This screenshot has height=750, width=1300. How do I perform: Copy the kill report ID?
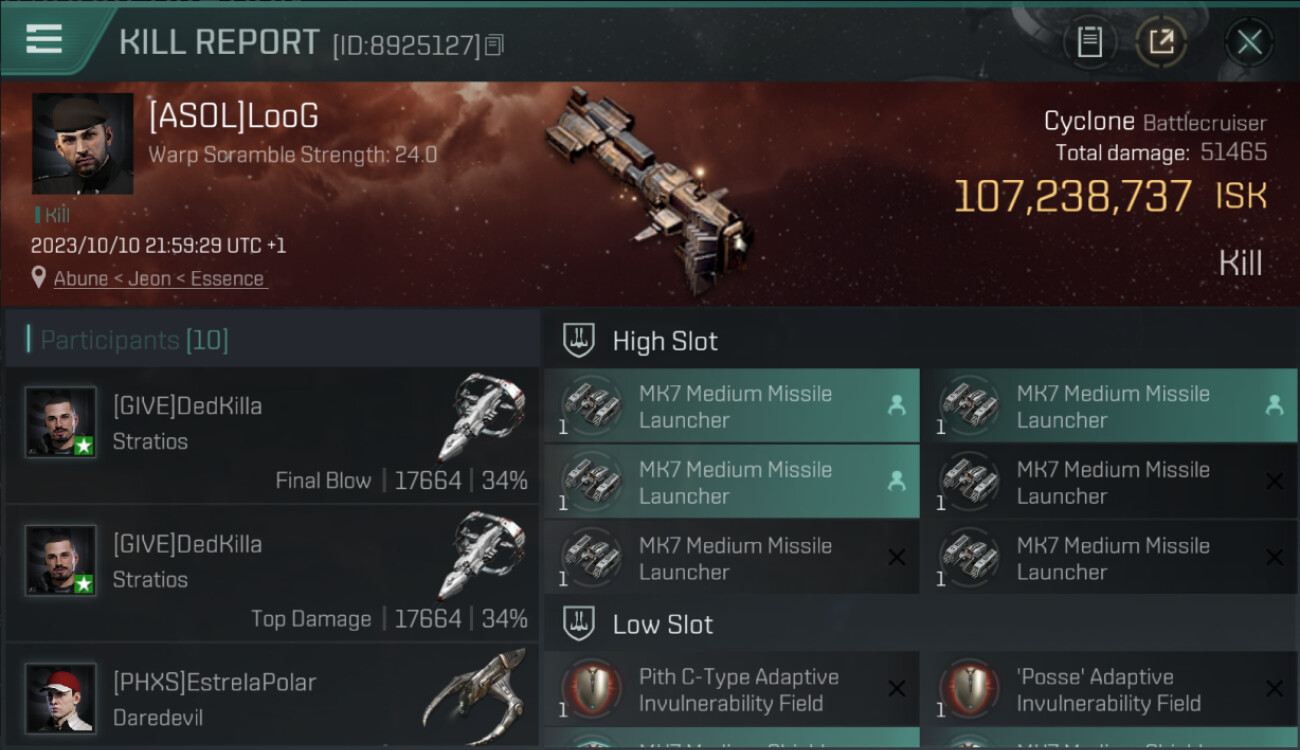(494, 45)
